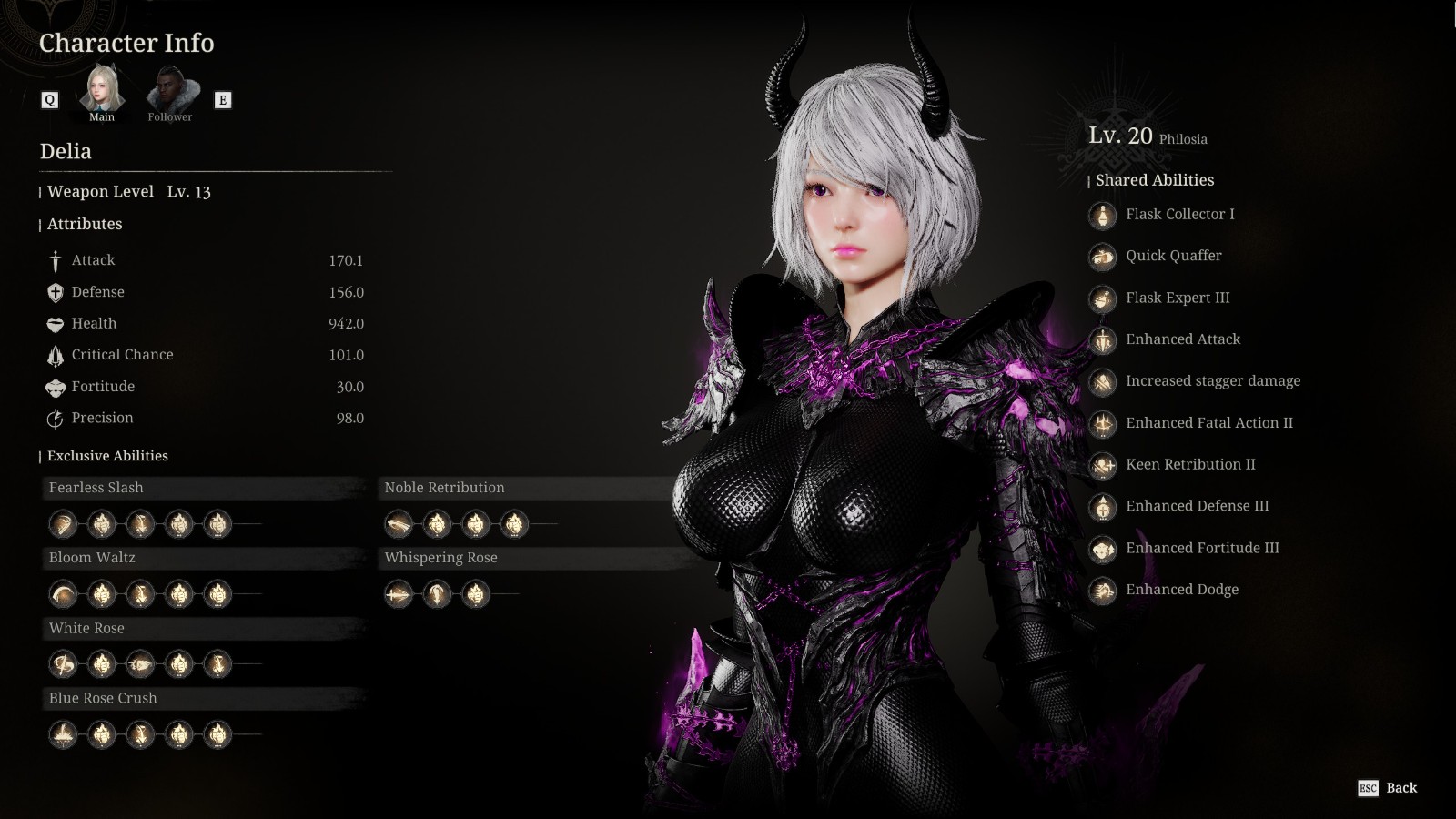Click the Enhanced Fortitude III ability
The height and width of the screenshot is (819, 1456).
tap(1201, 549)
